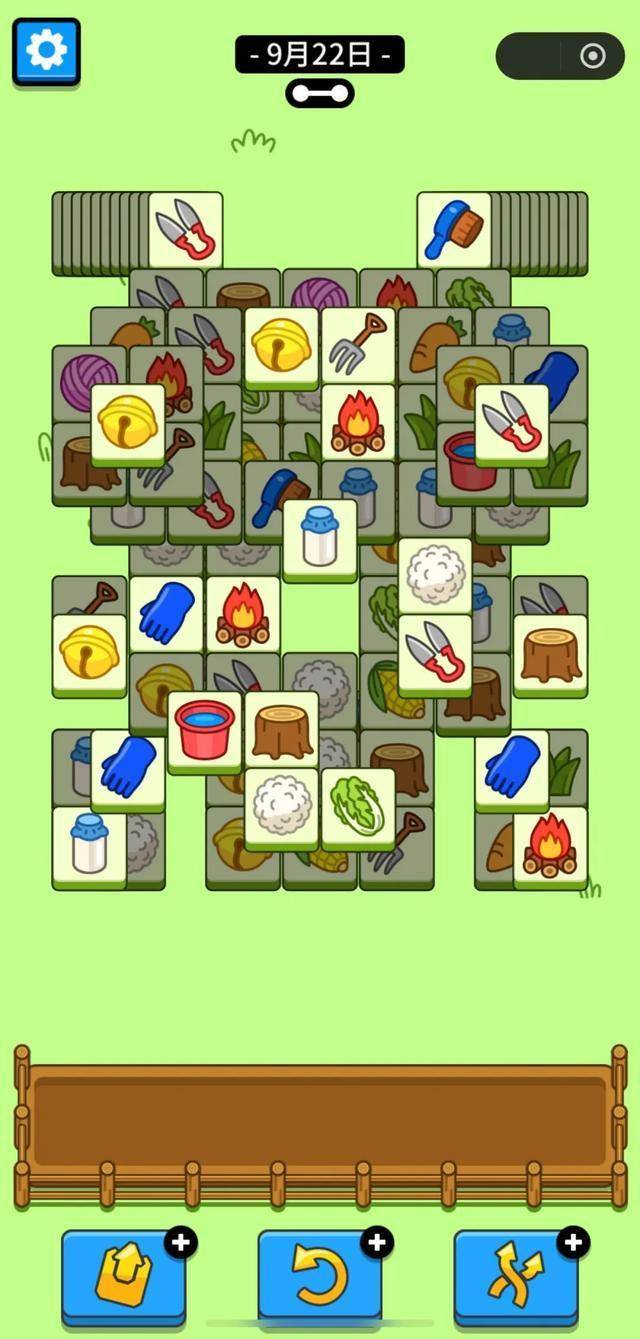640x1339 pixels.
Task: Take the blue brush tile beside the side stack
Action: (x=453, y=229)
